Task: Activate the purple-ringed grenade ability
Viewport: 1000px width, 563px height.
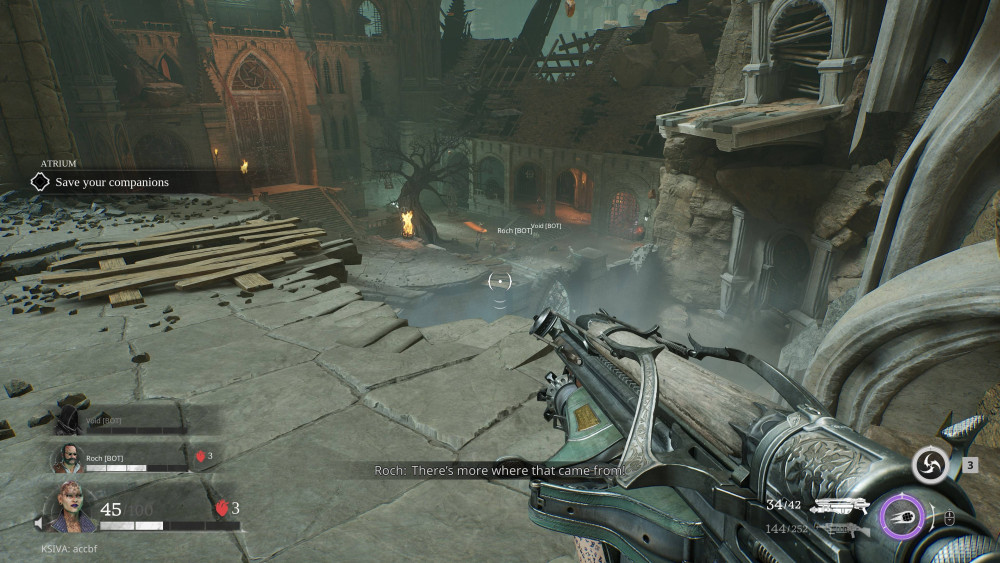Action: click(902, 517)
